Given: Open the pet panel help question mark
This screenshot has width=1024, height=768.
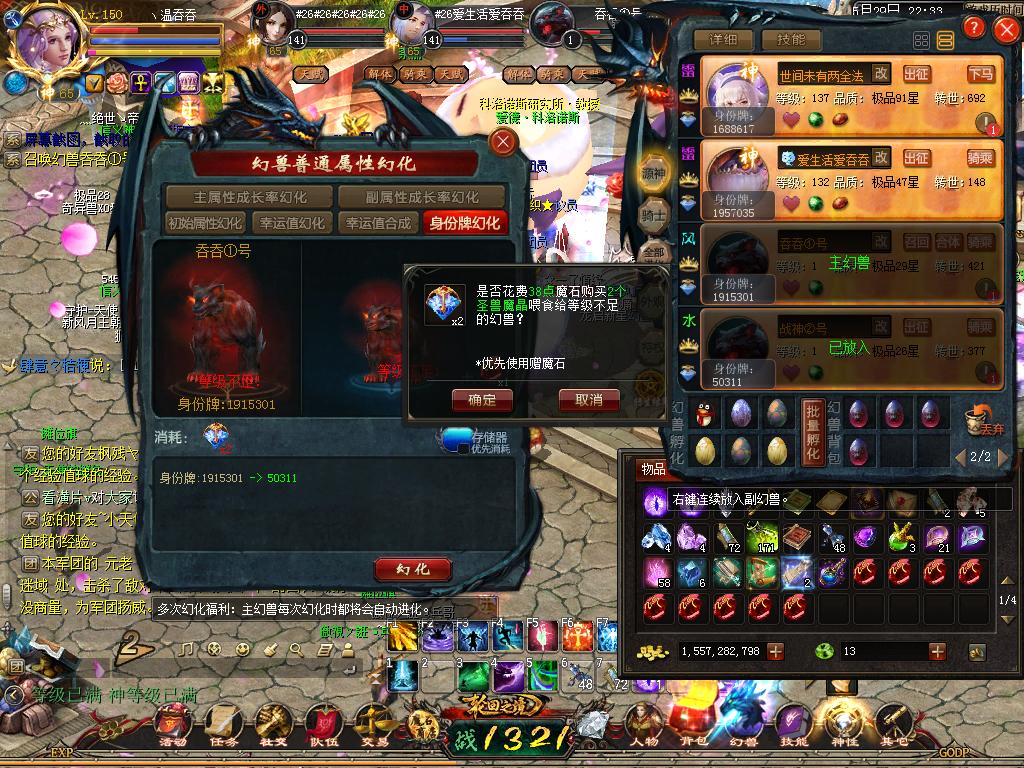Looking at the screenshot, I should point(974,28).
